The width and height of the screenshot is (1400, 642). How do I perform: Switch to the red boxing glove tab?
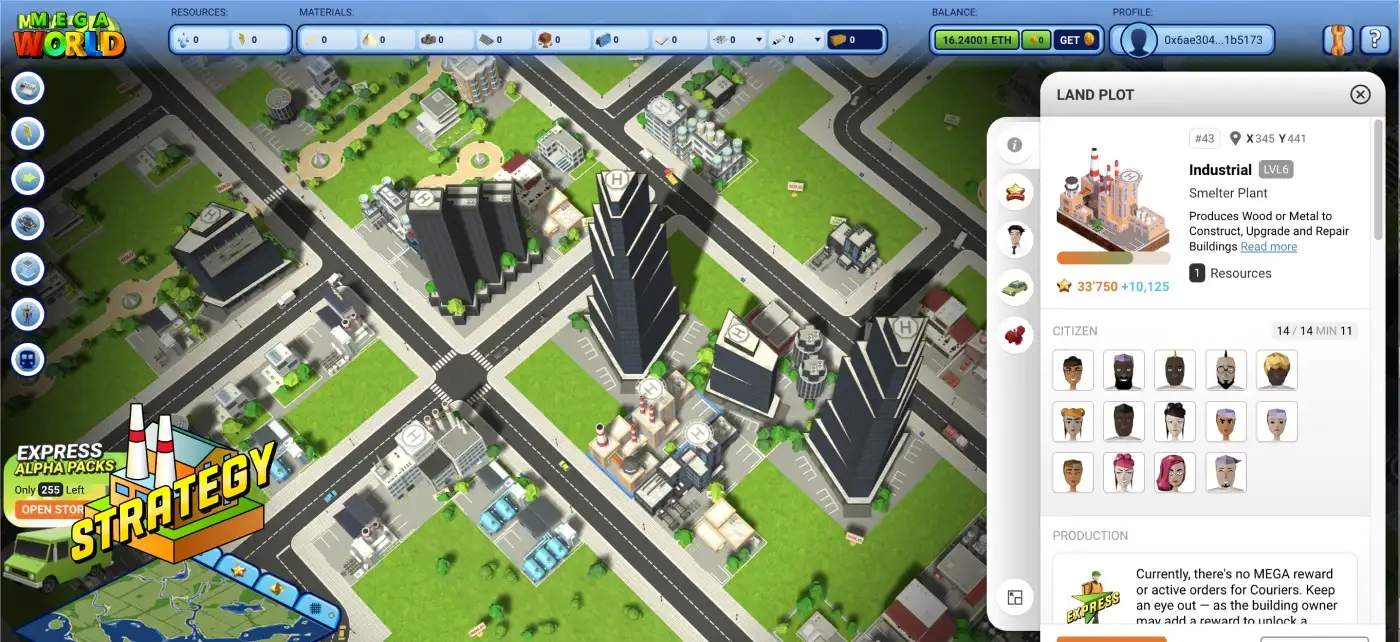[1015, 336]
